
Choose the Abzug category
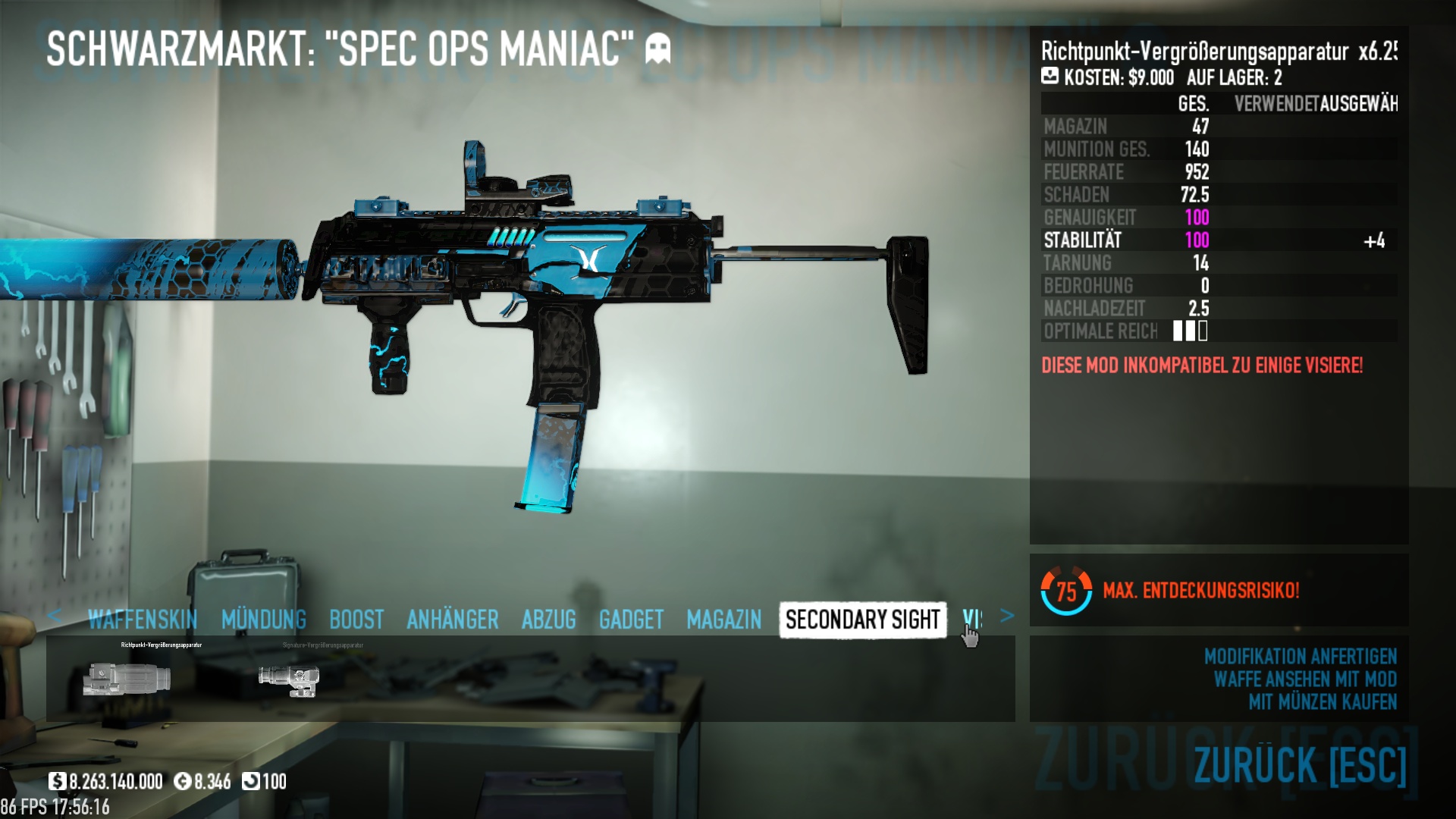coord(548,620)
